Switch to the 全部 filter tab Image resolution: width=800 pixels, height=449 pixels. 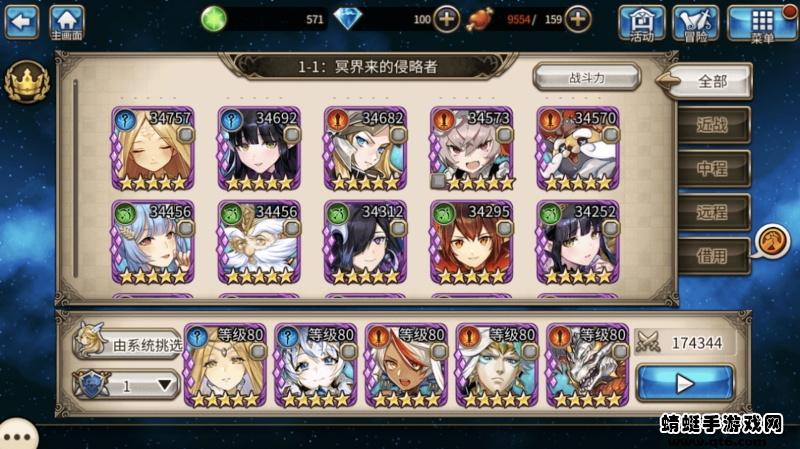coord(711,81)
